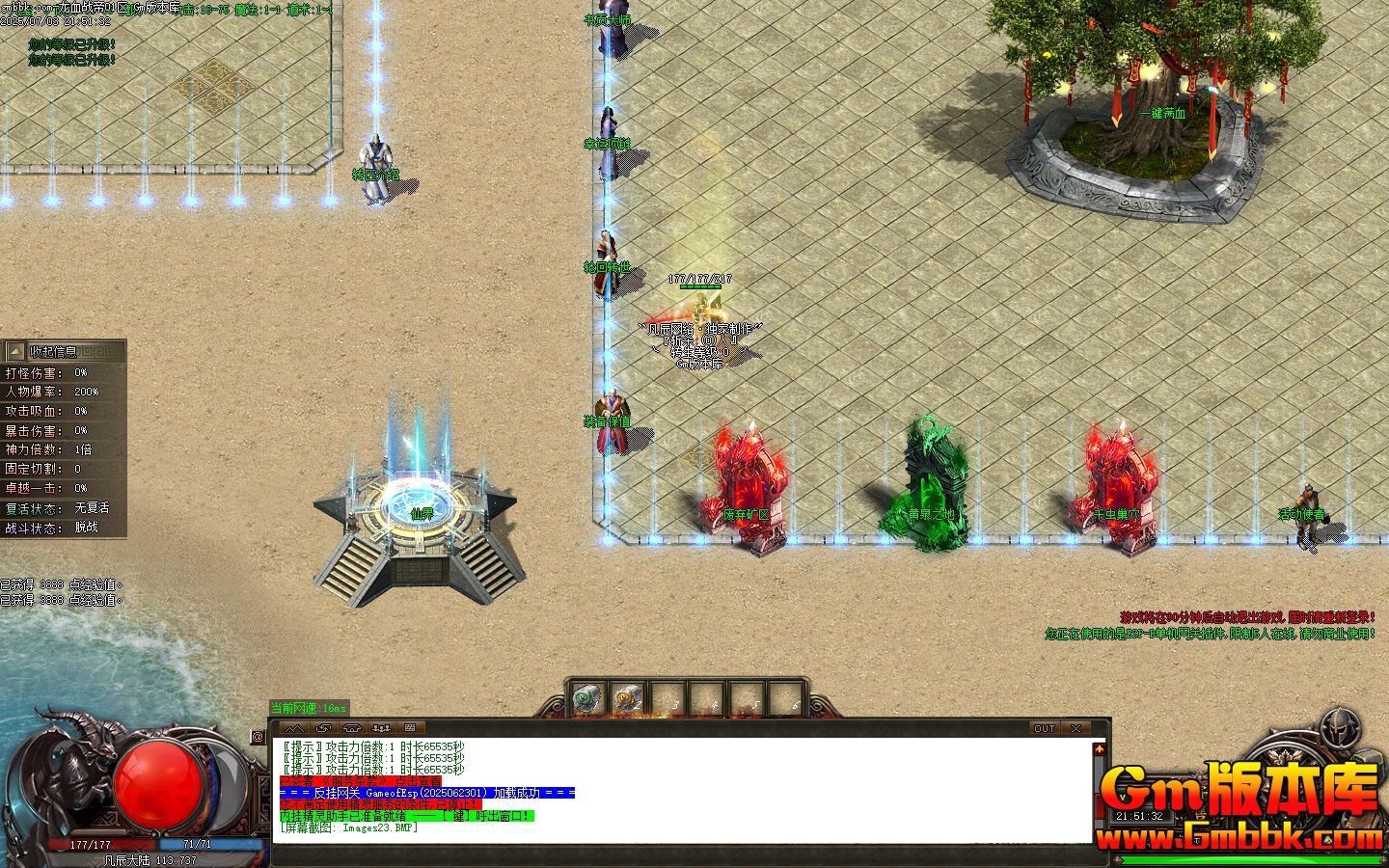Close the chat panel with the X button
This screenshot has height=868, width=1389.
1076,728
